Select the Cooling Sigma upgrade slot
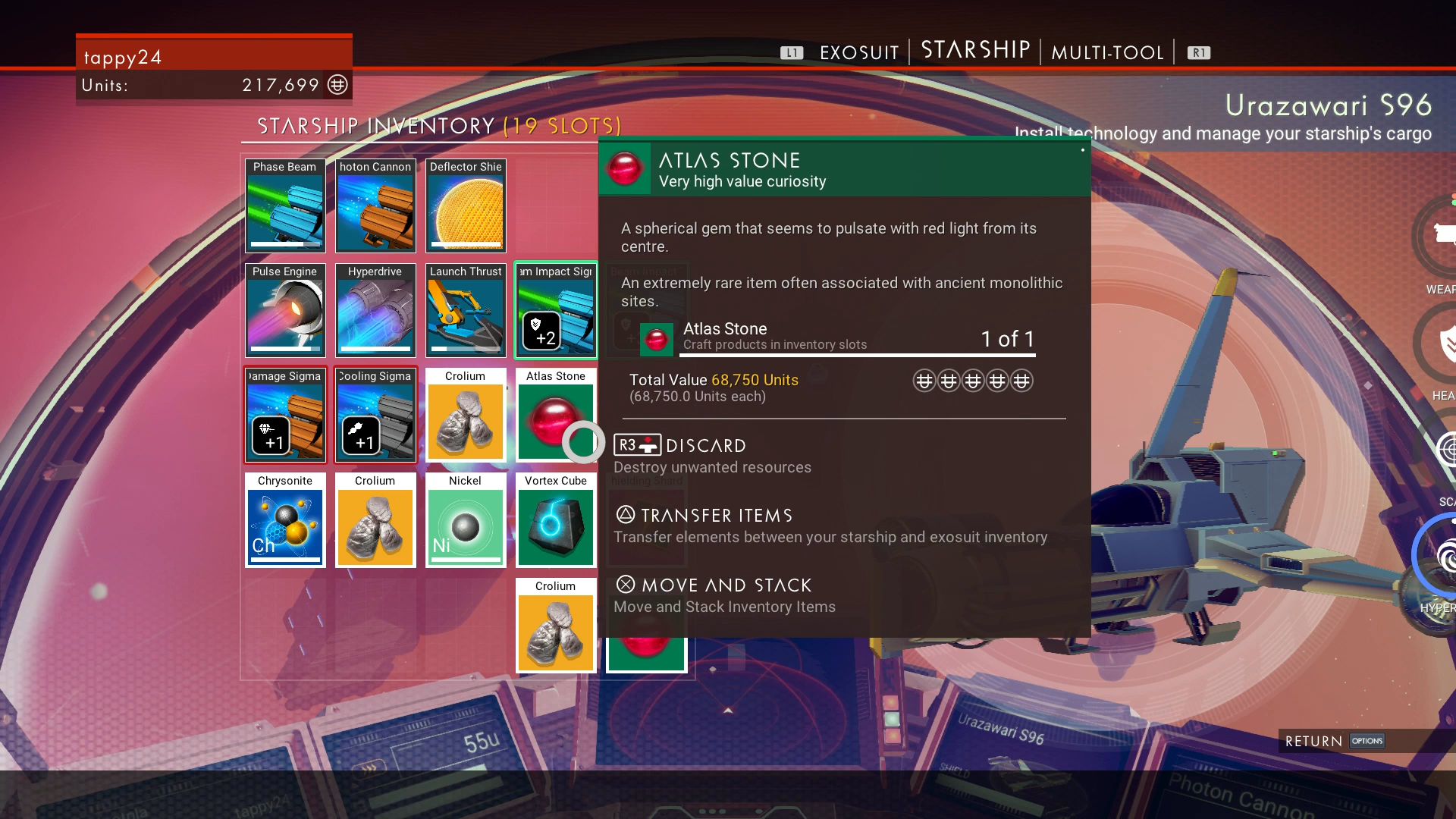 [375, 415]
